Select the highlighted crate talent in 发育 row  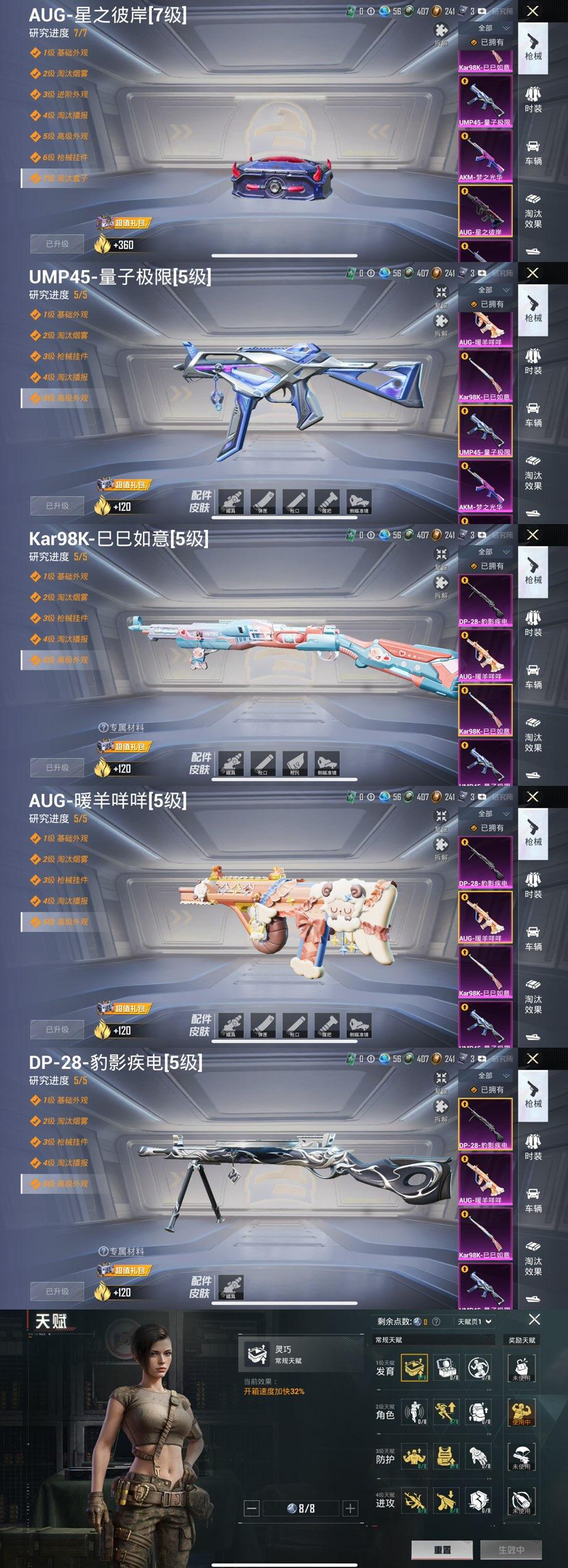414,1368
